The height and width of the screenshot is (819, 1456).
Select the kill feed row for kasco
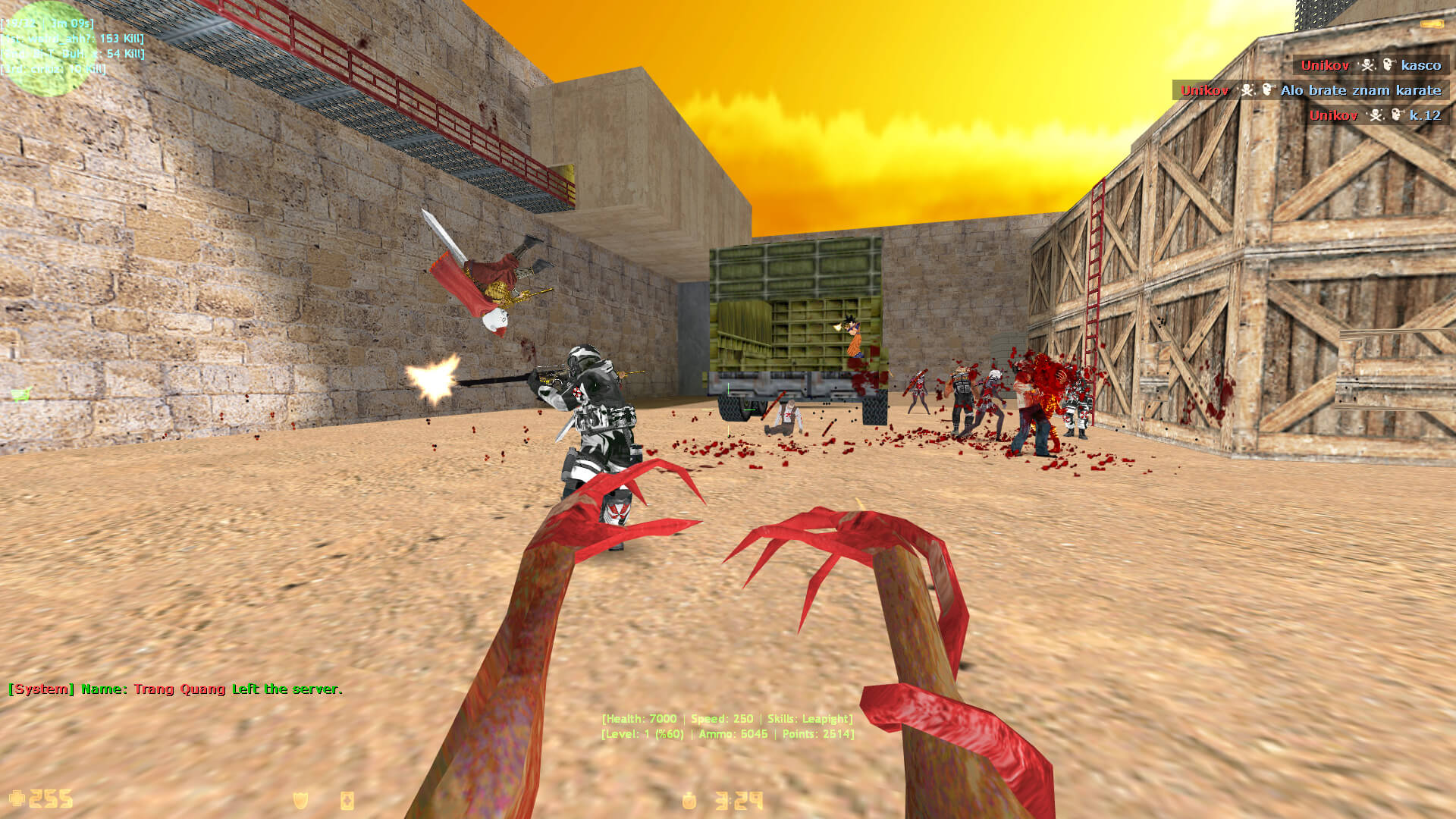1370,65
